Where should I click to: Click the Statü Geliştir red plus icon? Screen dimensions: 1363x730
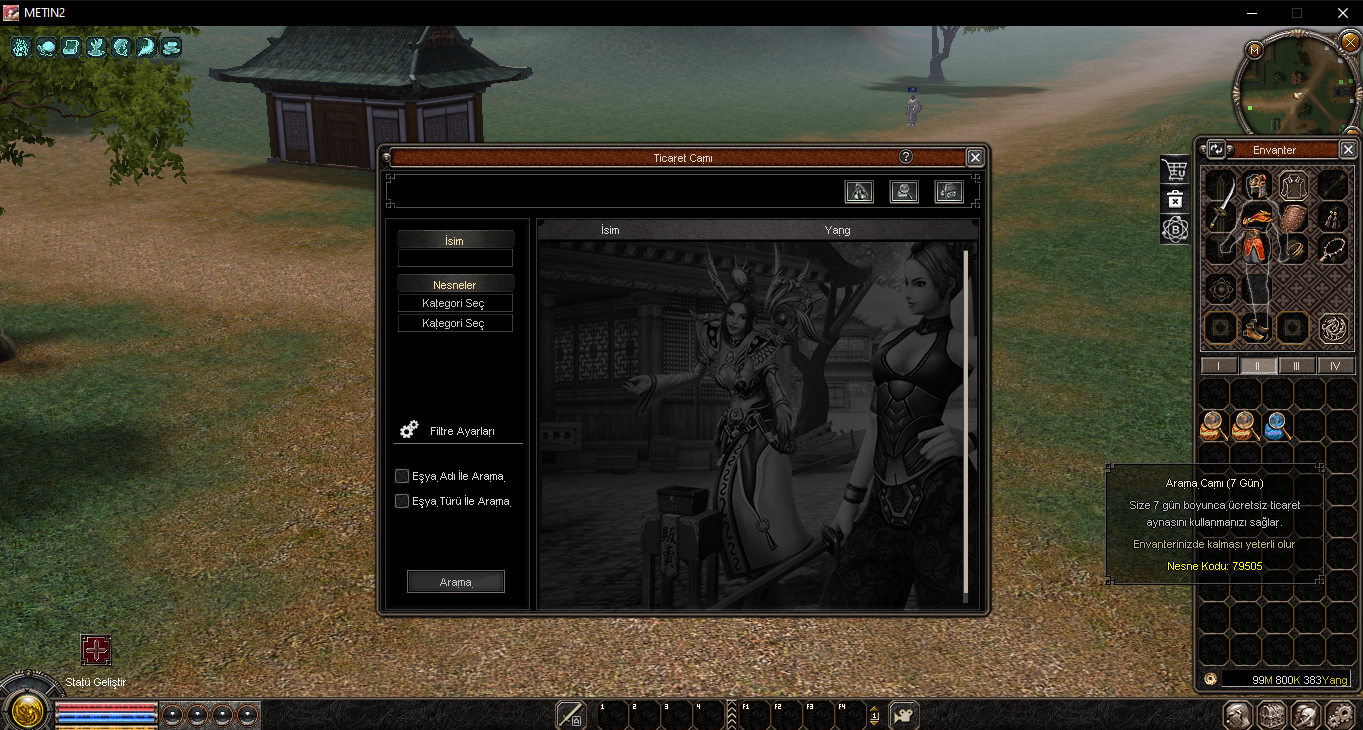[96, 650]
